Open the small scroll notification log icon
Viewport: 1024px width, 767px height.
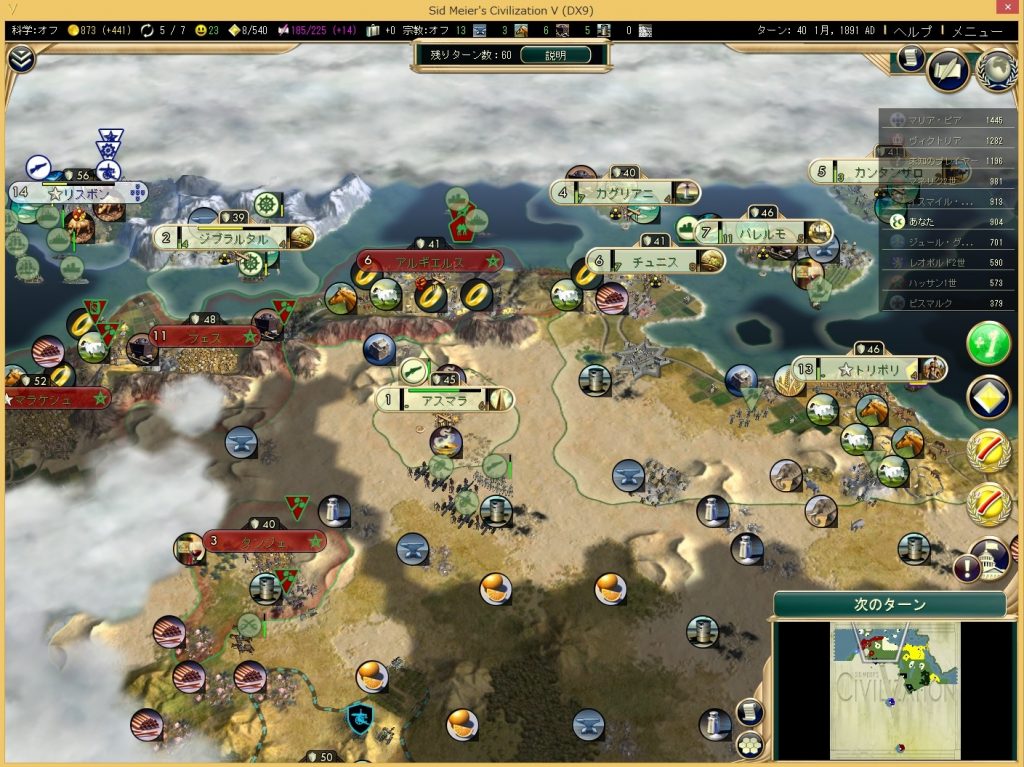pyautogui.click(x=909, y=59)
